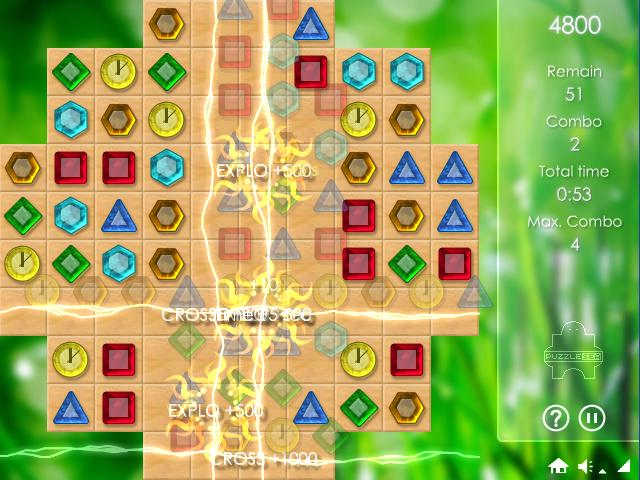Image resolution: width=640 pixels, height=480 pixels.
Task: Open help via the question mark button
Action: click(556, 417)
